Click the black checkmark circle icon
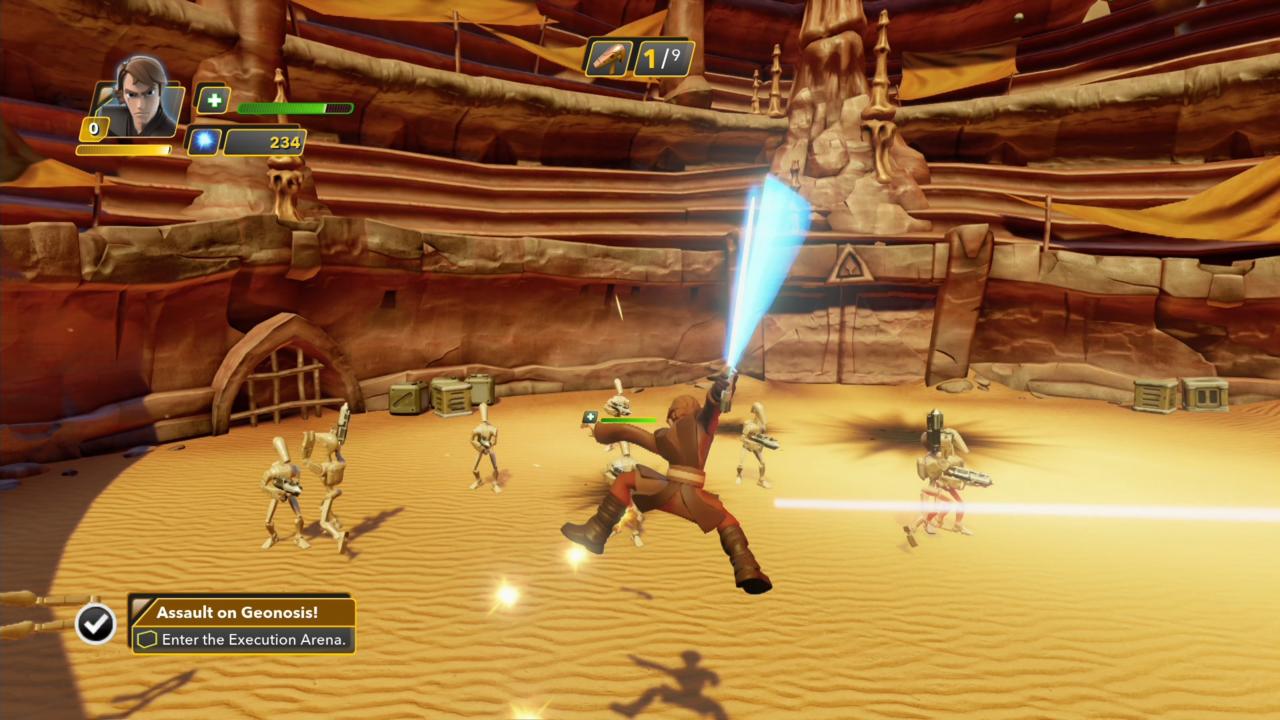This screenshot has height=720, width=1280. pyautogui.click(x=95, y=624)
